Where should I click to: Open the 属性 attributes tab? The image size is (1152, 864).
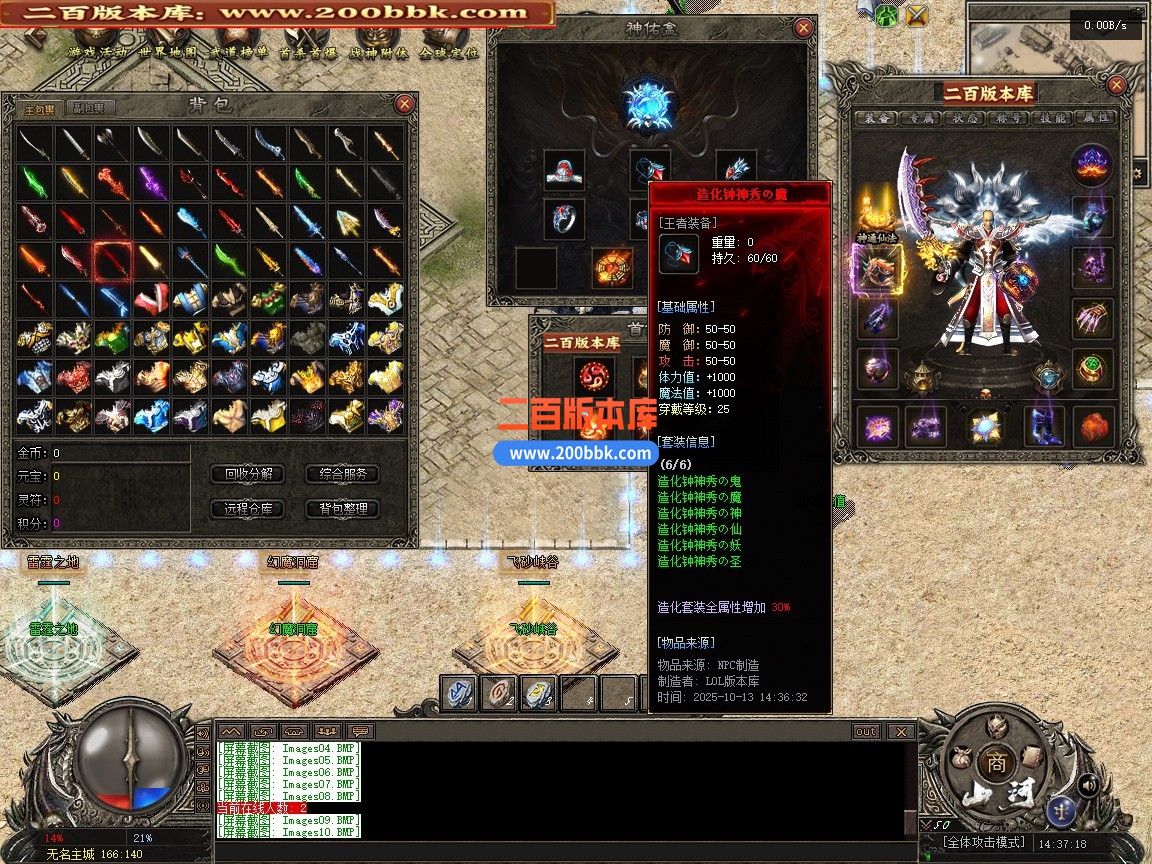(x=1097, y=118)
